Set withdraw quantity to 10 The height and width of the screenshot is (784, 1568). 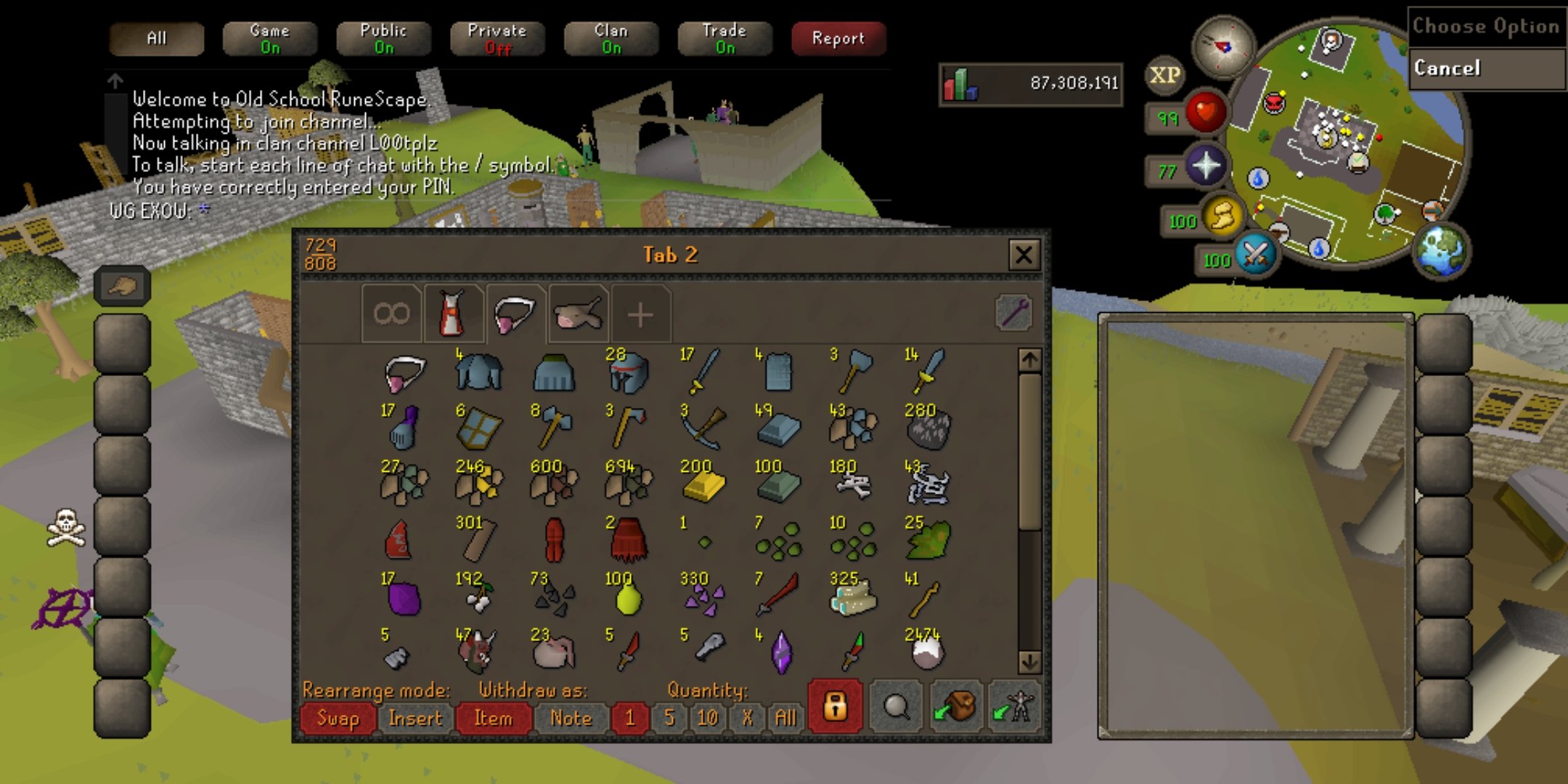[707, 718]
